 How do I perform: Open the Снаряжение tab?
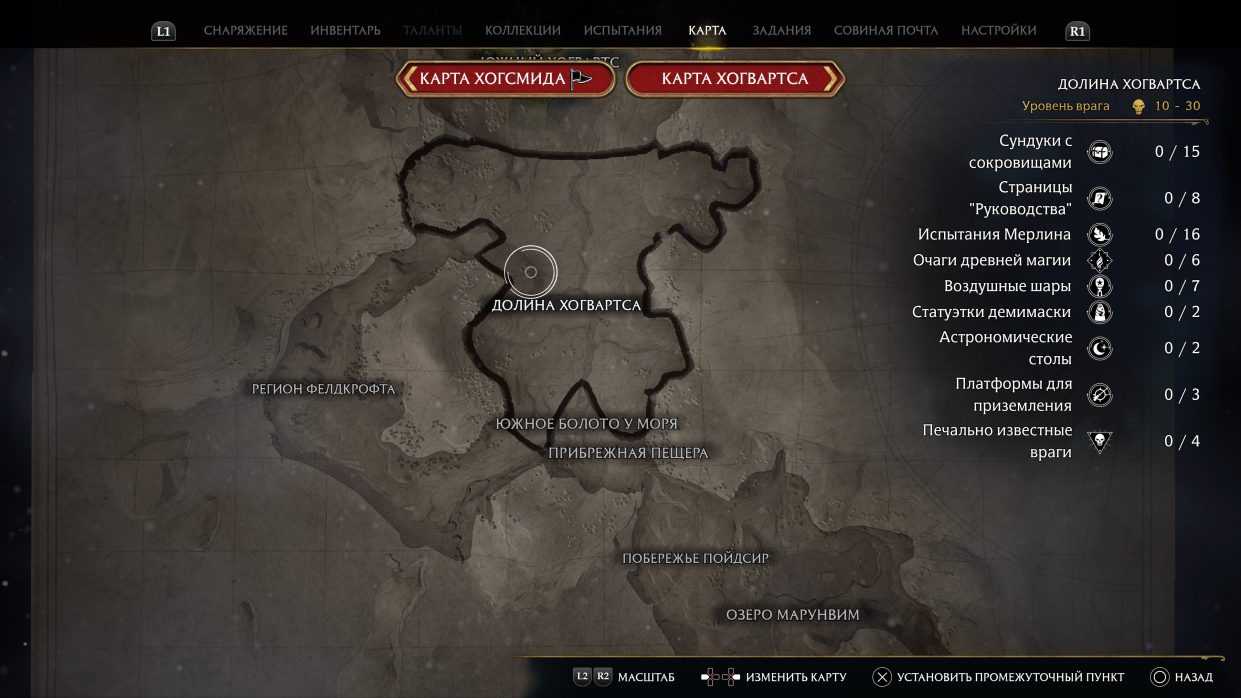[245, 31]
